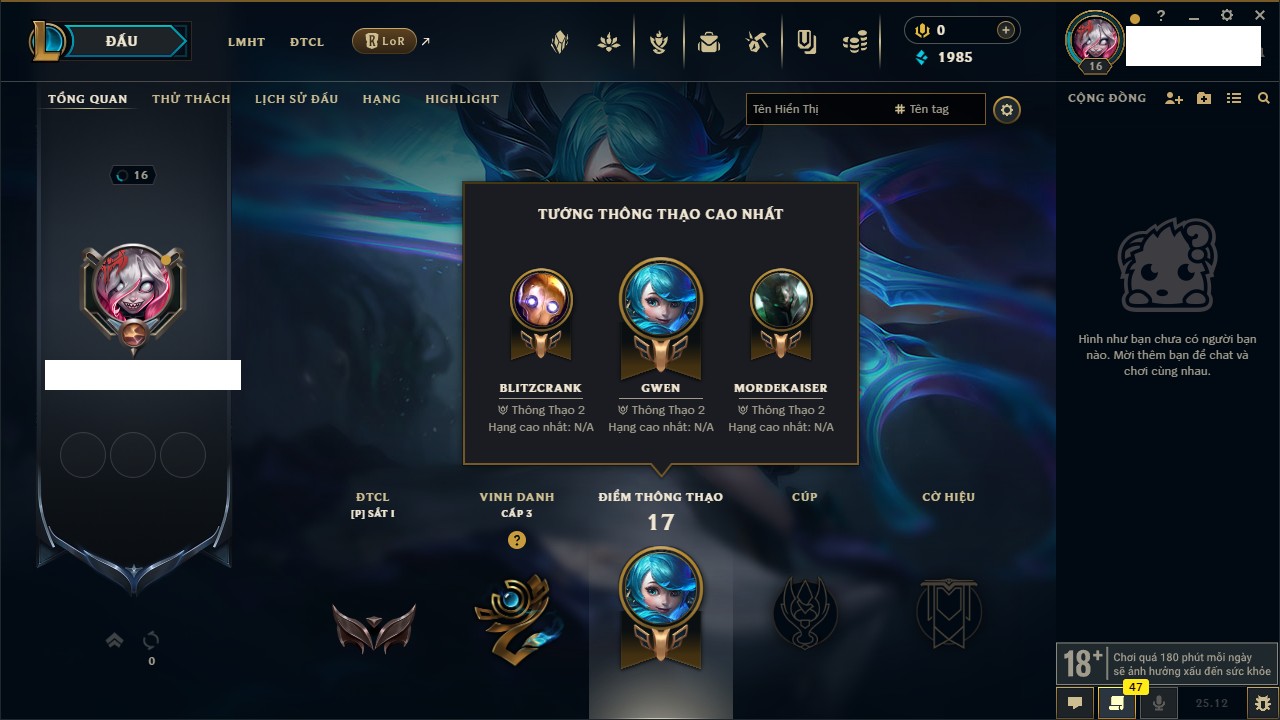Viewport: 1280px width, 720px height.
Task: Click the add friend icon
Action: click(x=1174, y=98)
